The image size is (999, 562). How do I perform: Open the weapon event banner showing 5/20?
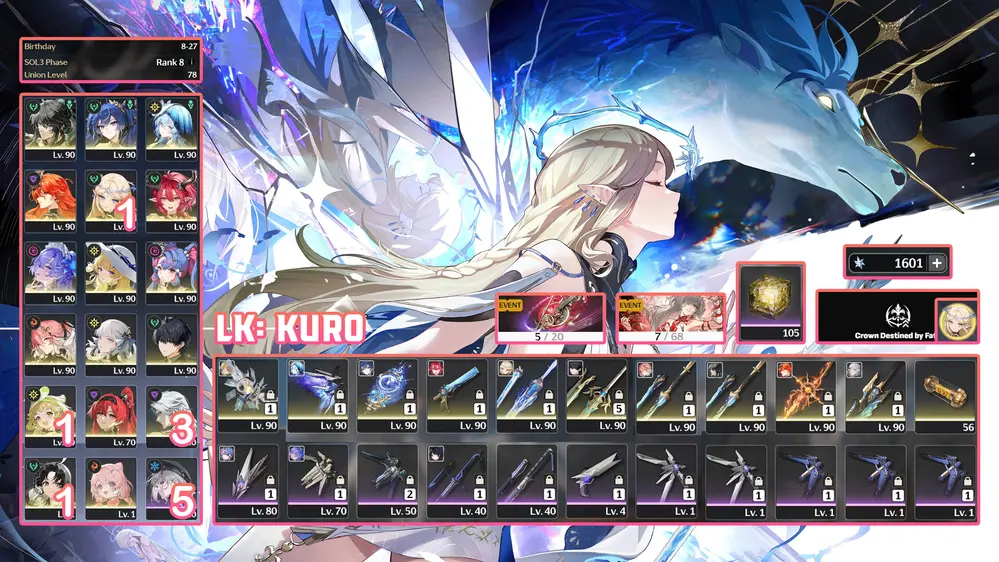click(x=550, y=318)
